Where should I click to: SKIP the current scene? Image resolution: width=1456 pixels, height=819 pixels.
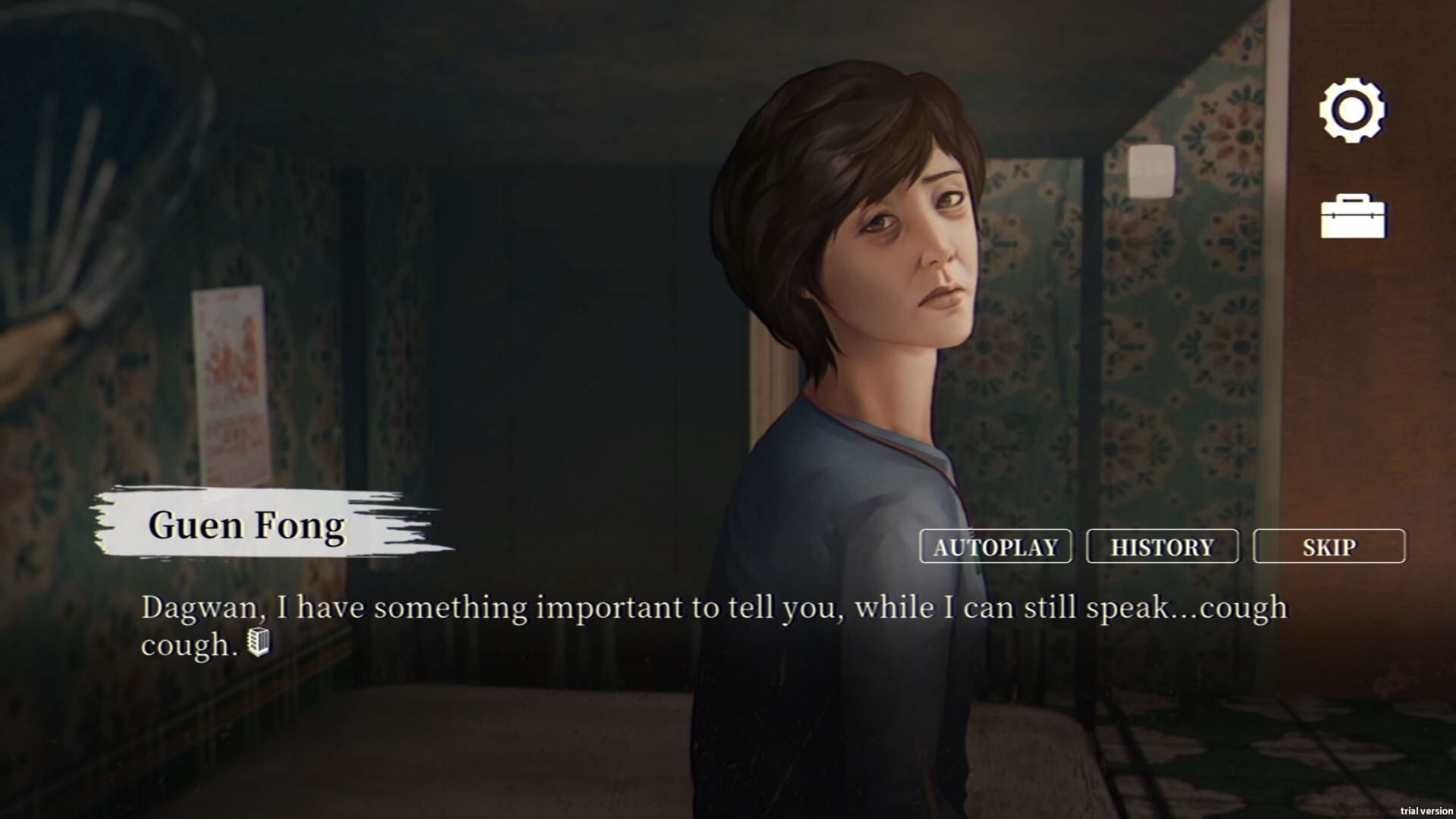point(1330,546)
